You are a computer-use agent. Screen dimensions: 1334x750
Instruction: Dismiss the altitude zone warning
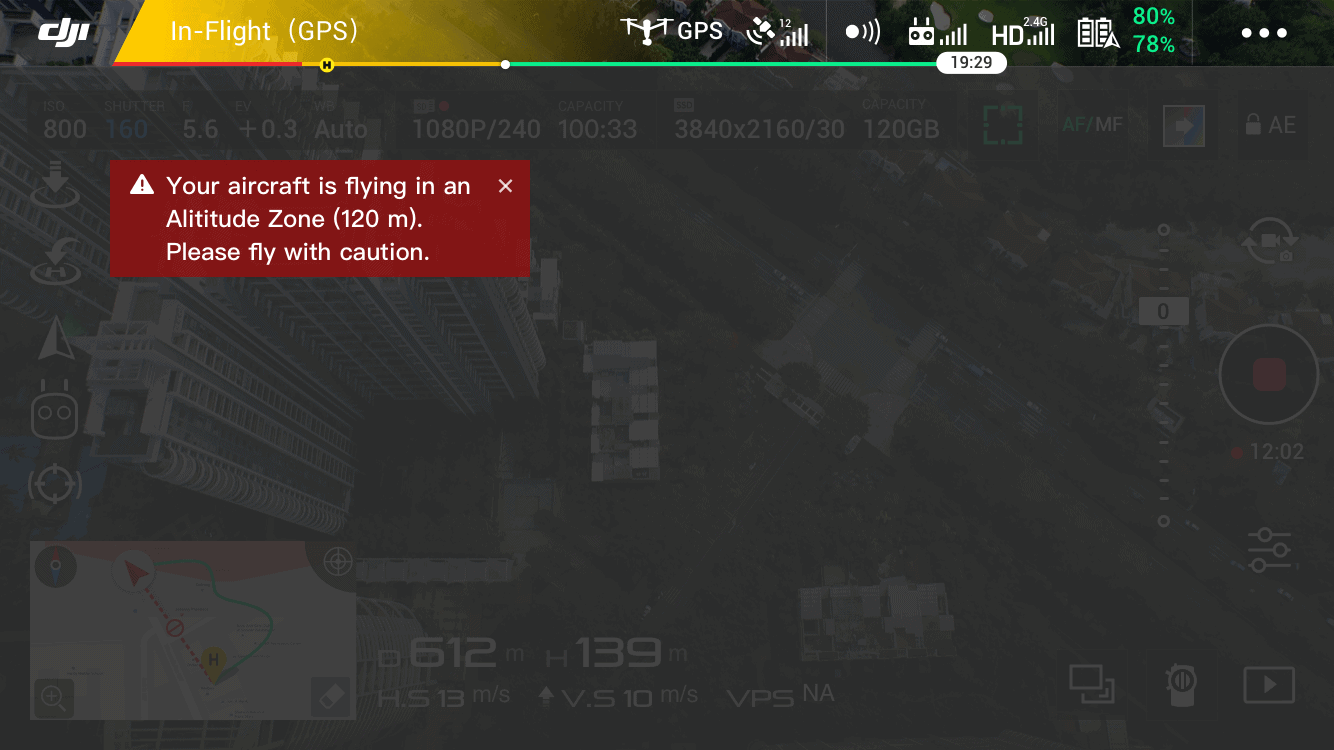pyautogui.click(x=505, y=186)
